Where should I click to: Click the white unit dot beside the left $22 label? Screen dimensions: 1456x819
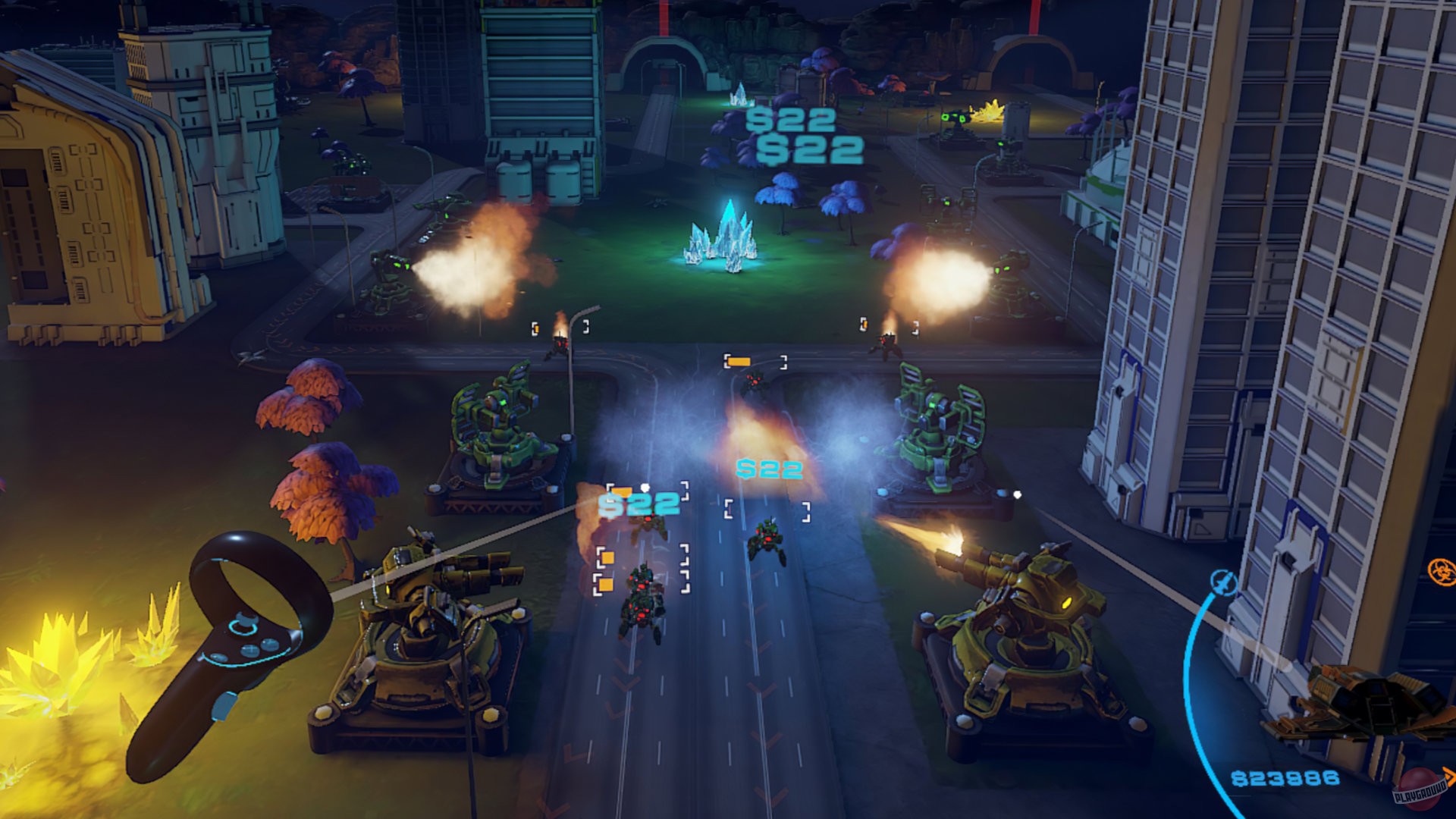(645, 487)
